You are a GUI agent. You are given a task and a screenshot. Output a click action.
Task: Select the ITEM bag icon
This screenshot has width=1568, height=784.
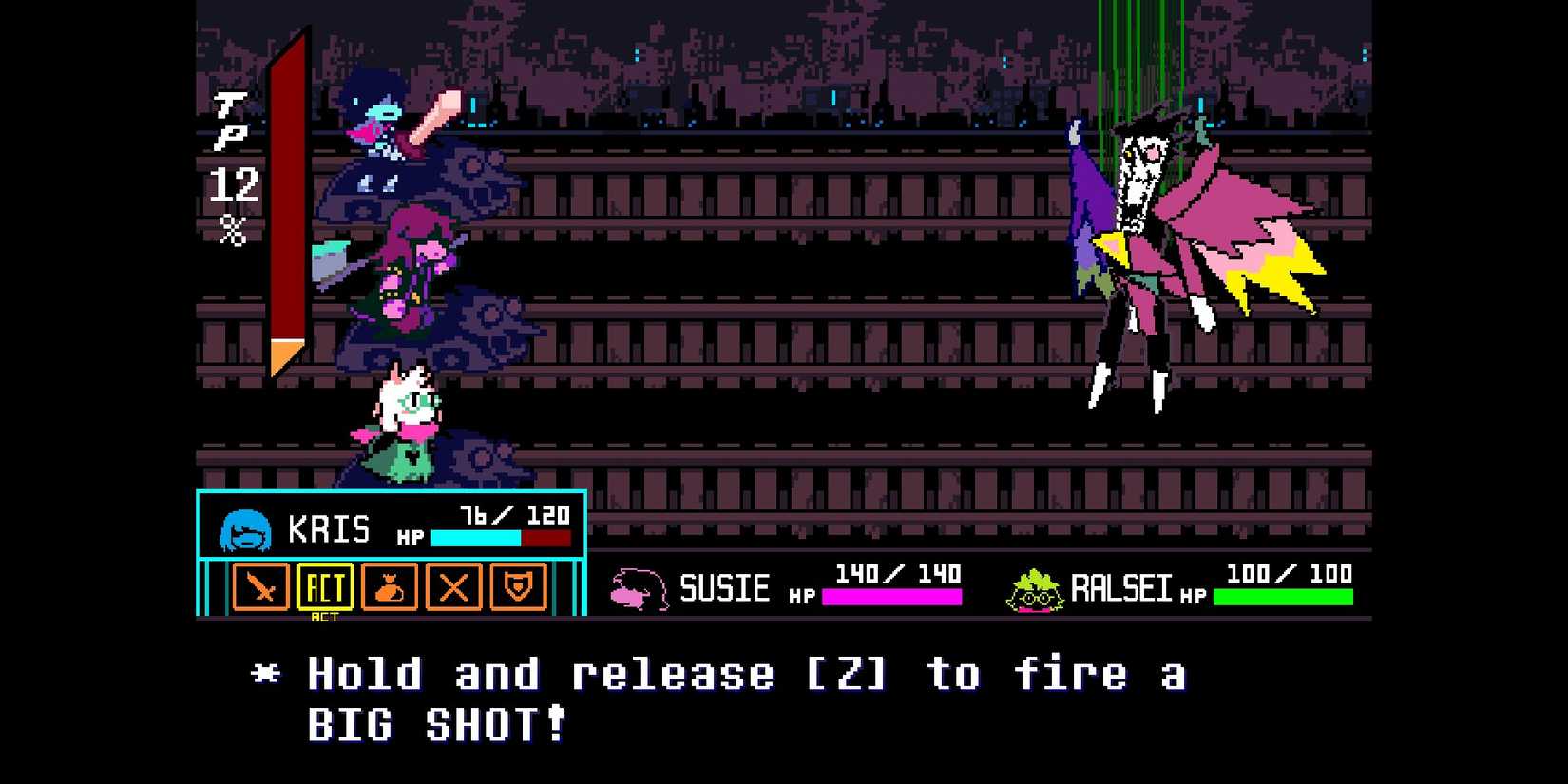coord(391,589)
